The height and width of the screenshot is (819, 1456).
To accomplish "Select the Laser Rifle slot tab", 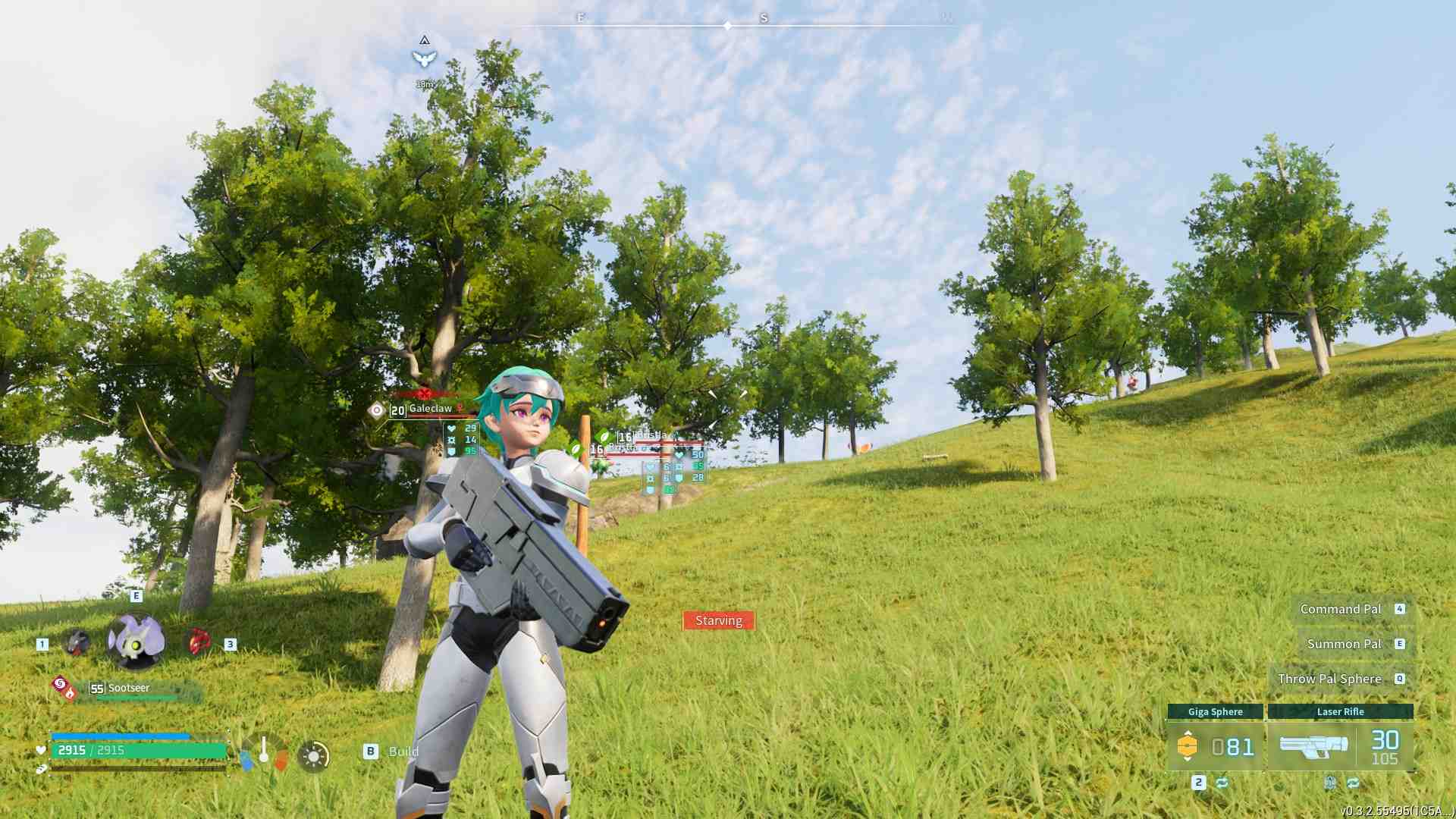I will [x=1341, y=711].
